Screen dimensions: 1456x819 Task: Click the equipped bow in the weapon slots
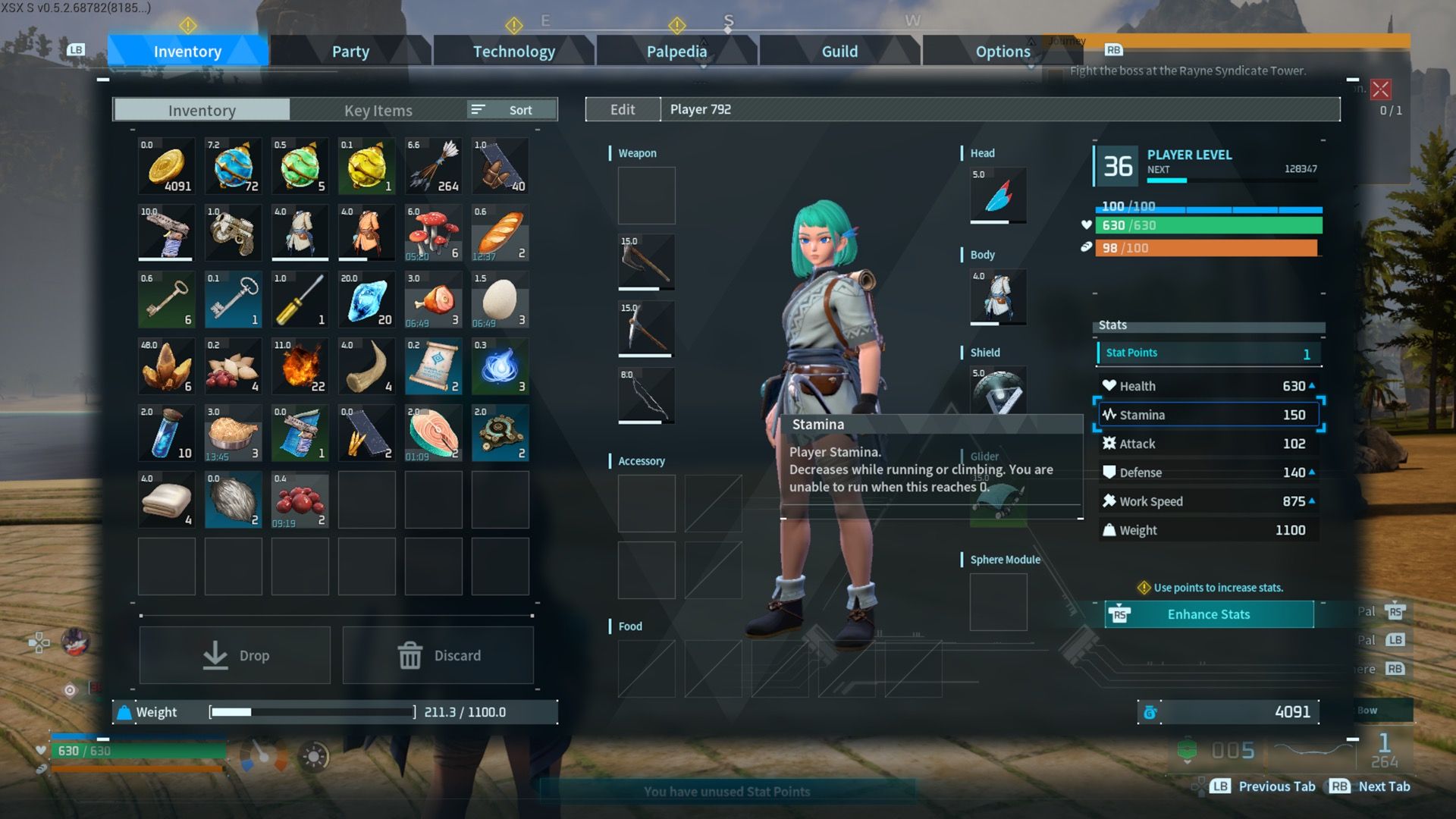[x=646, y=395]
